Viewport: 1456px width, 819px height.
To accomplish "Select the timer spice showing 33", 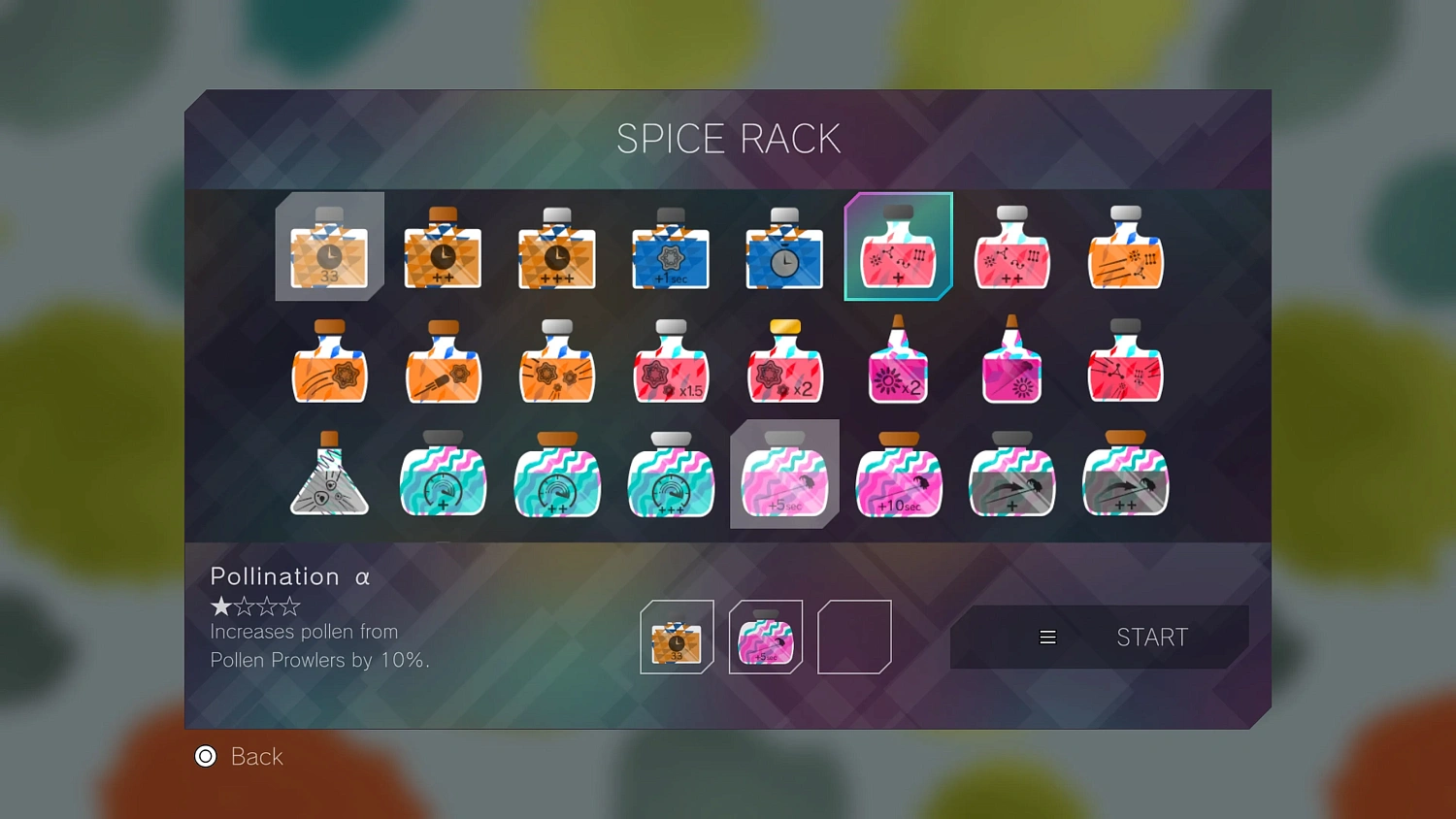I will [328, 250].
